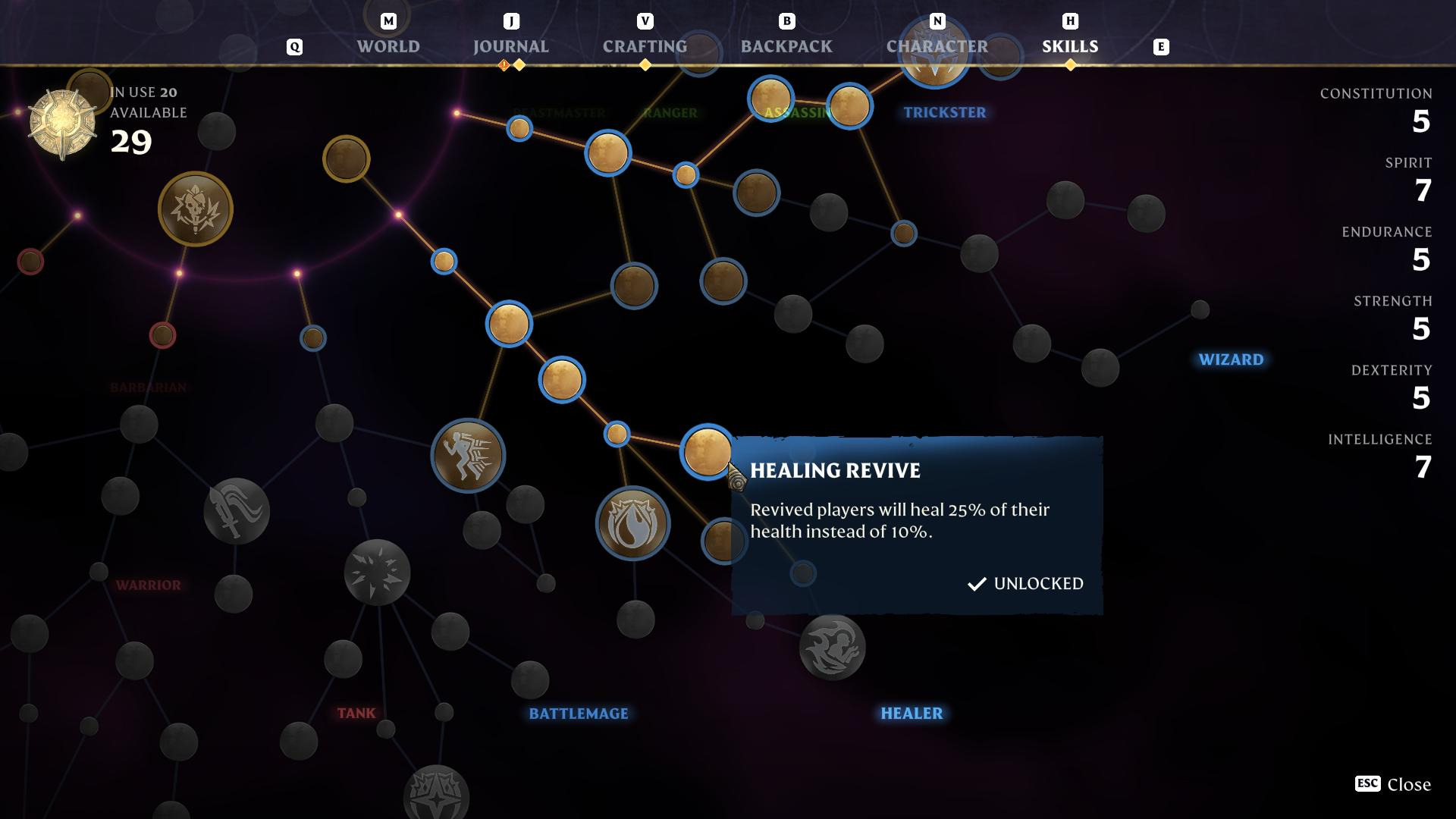
Task: Choose the locked starburst skill node
Action: pyautogui.click(x=377, y=572)
